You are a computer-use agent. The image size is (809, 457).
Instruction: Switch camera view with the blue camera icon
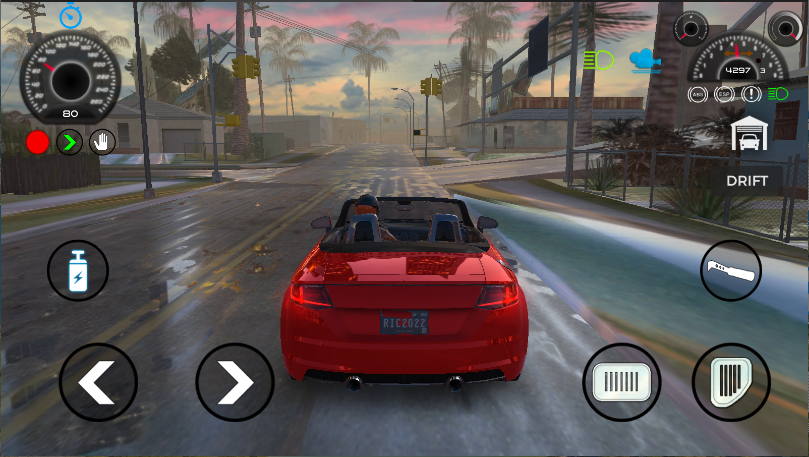[x=646, y=60]
